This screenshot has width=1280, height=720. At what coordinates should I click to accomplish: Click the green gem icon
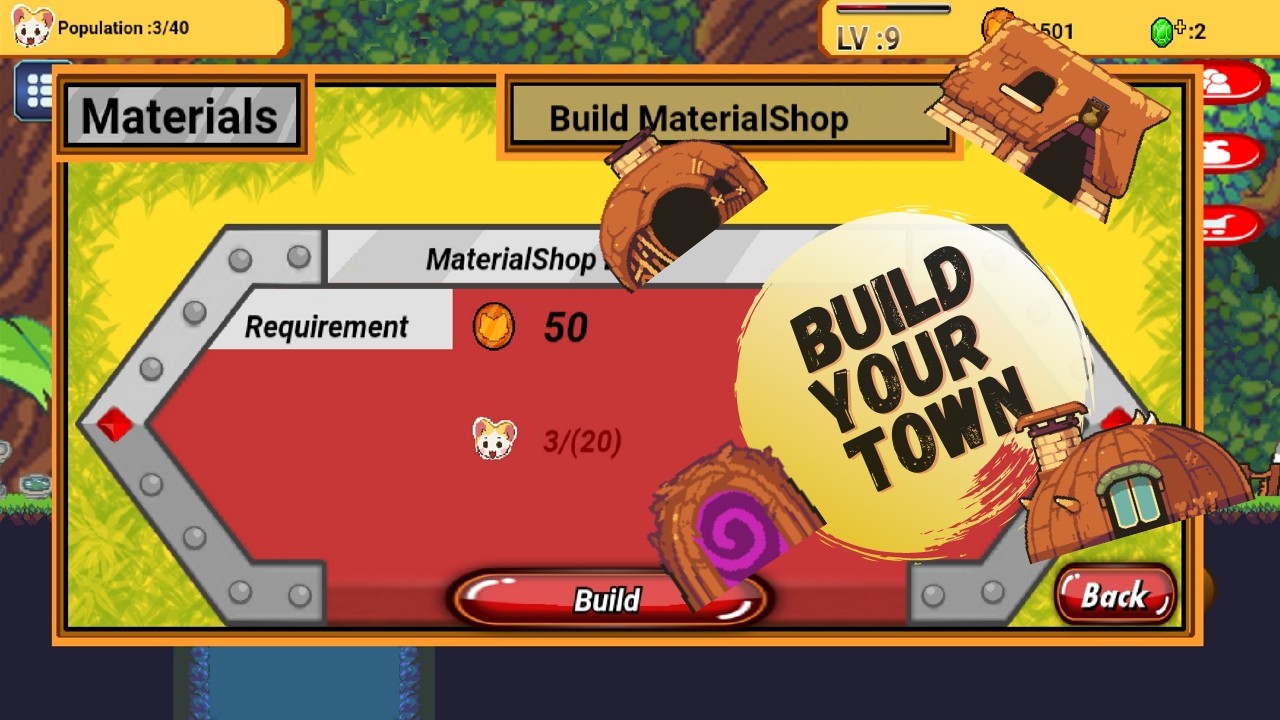click(1164, 31)
